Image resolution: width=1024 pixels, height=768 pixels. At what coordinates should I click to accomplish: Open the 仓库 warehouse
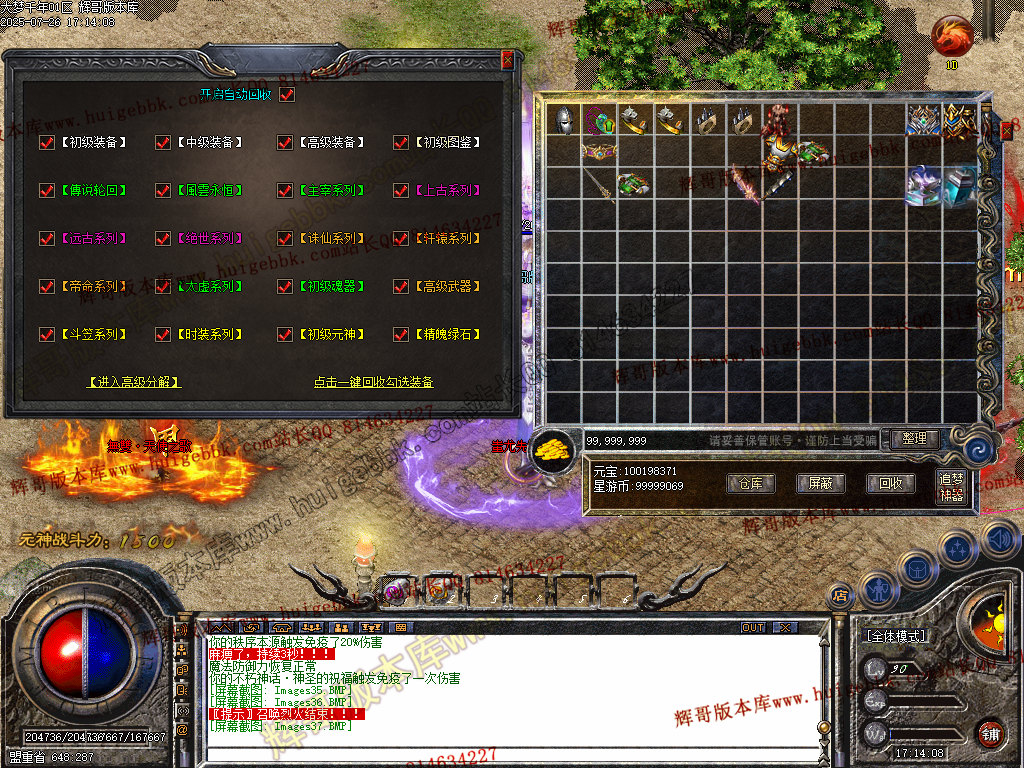tap(751, 483)
